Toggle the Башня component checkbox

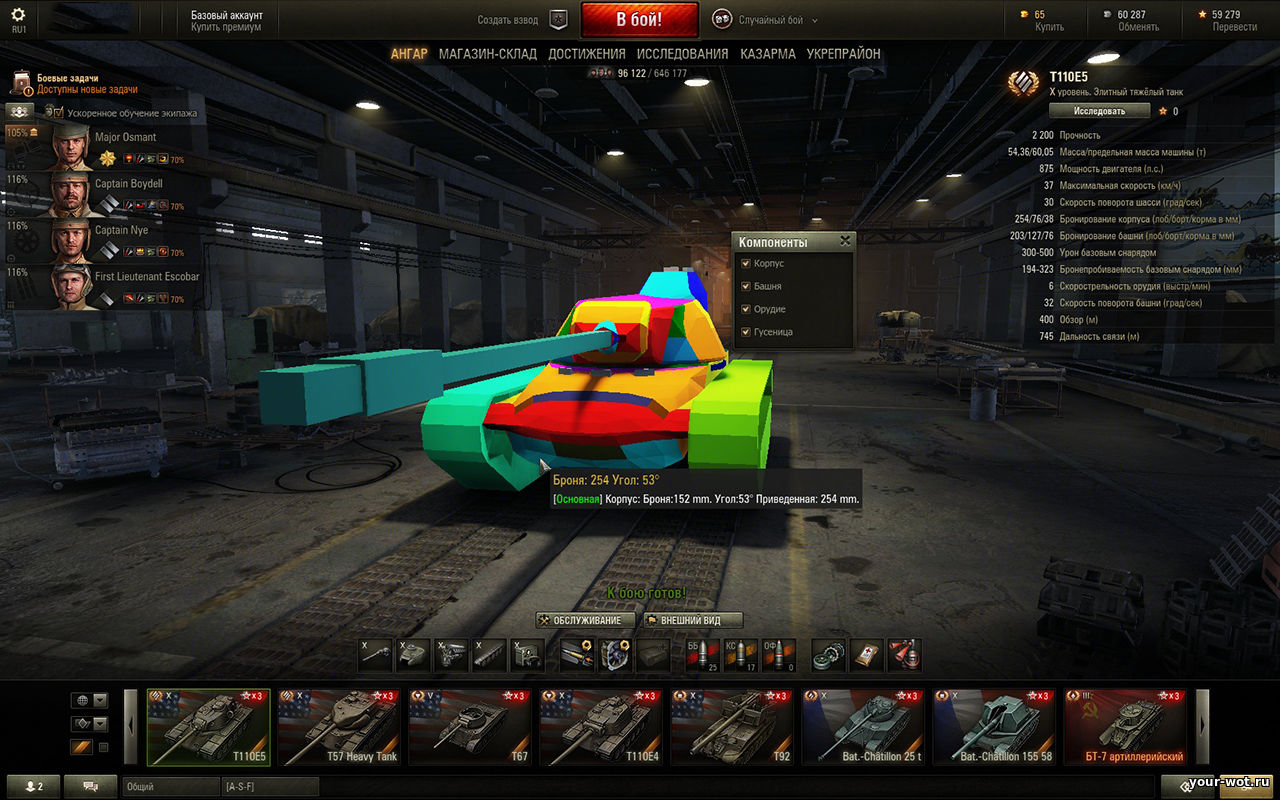click(x=745, y=287)
